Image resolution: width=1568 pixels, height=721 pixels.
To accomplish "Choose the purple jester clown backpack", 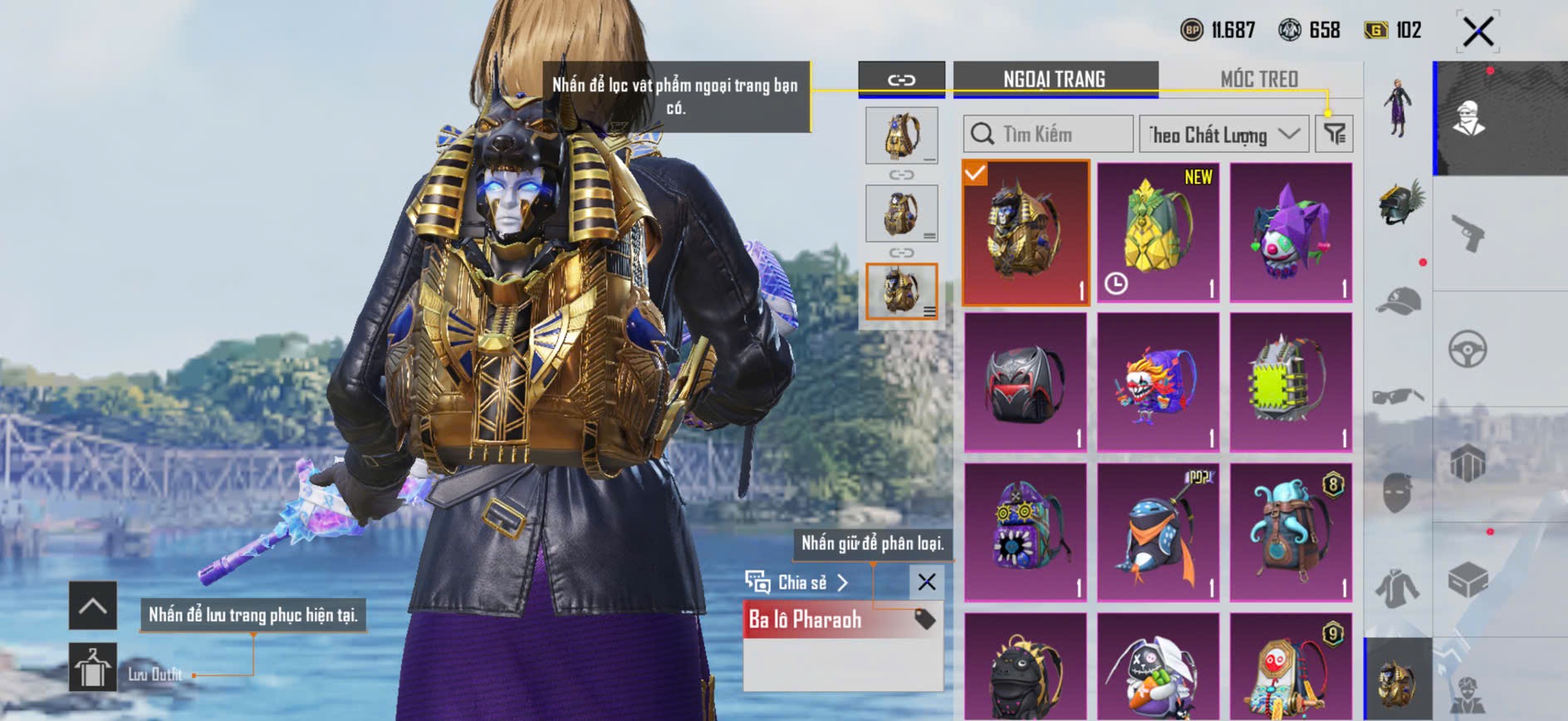I will [1291, 232].
